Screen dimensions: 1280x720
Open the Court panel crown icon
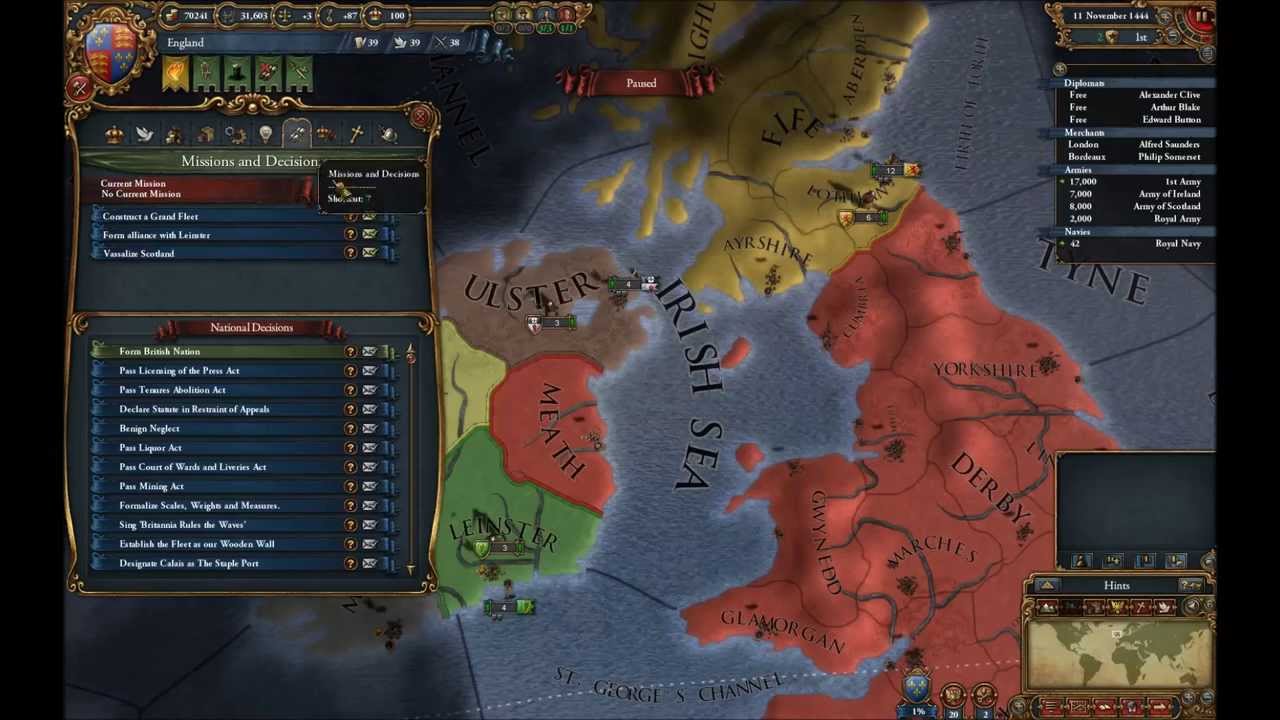115,135
